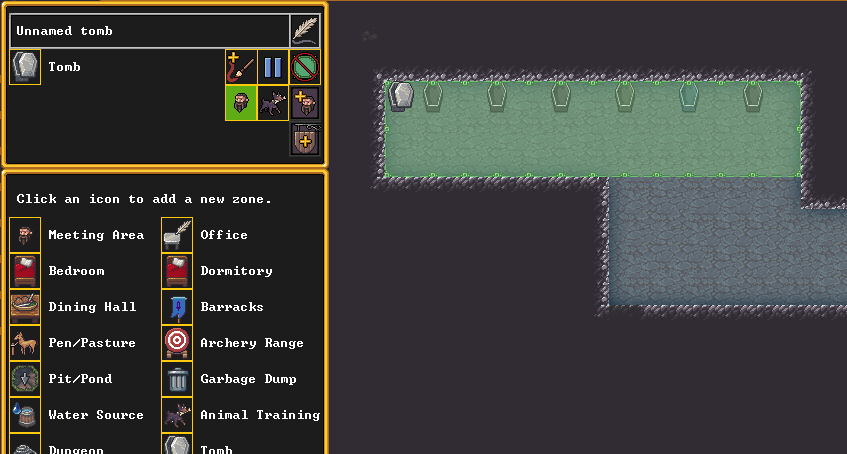Pick the Water Source zone
The height and width of the screenshot is (454, 847).
tap(25, 415)
